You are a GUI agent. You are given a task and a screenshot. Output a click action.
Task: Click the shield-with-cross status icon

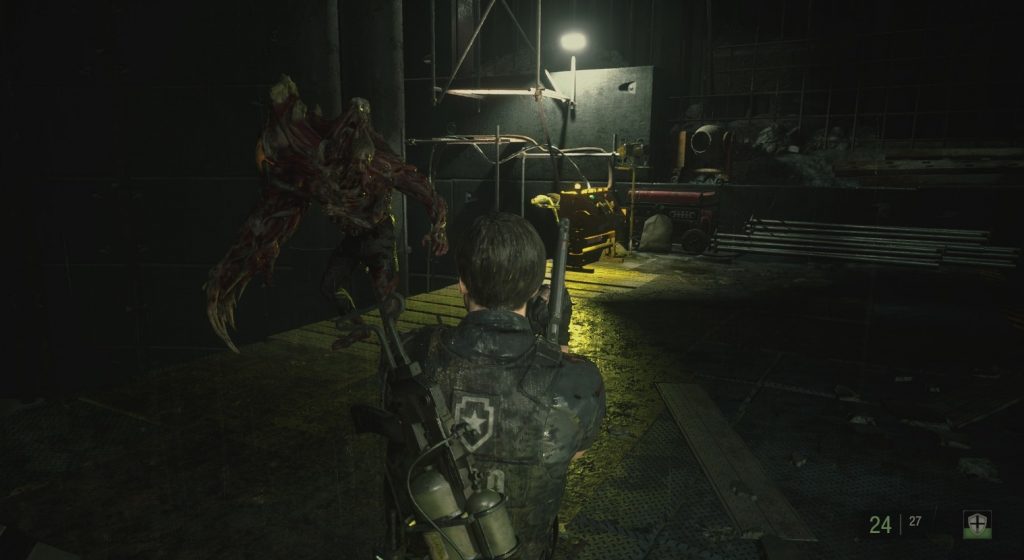(976, 524)
